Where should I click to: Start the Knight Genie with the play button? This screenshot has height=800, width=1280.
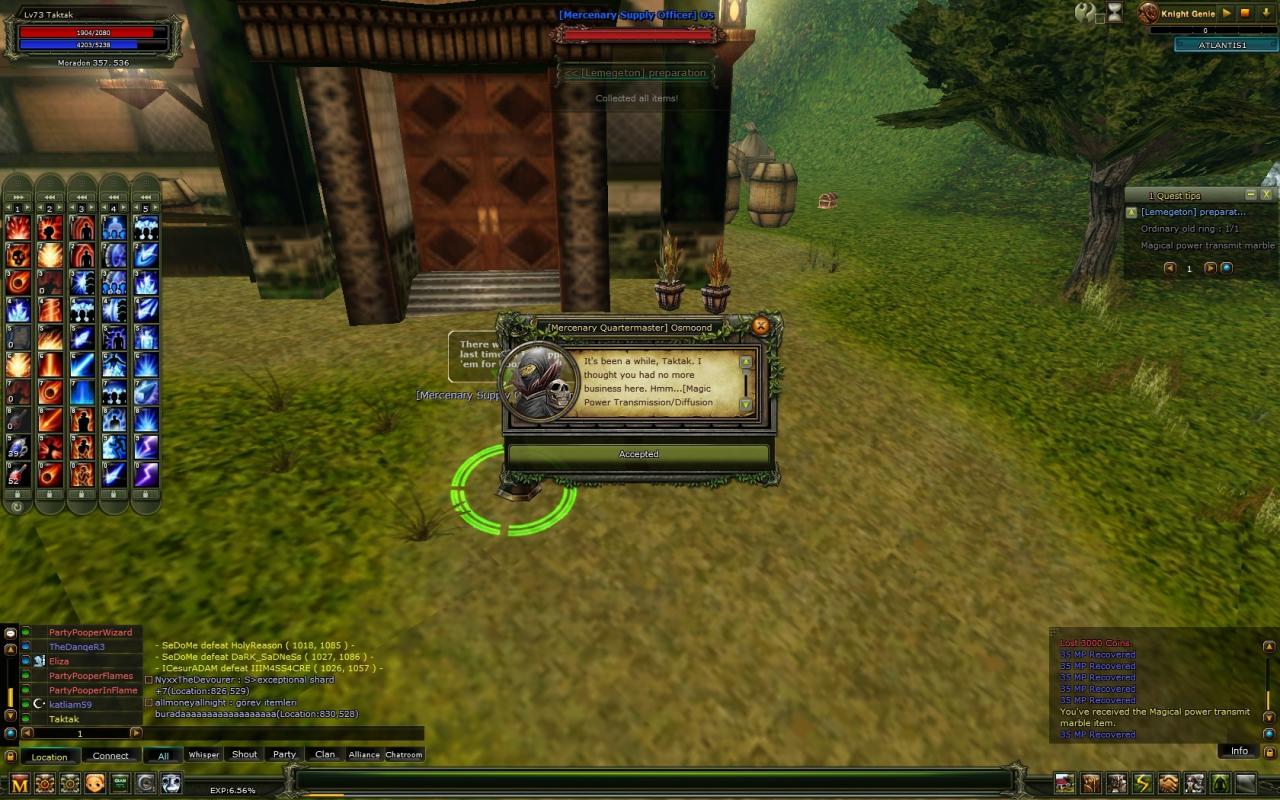coord(1227,13)
